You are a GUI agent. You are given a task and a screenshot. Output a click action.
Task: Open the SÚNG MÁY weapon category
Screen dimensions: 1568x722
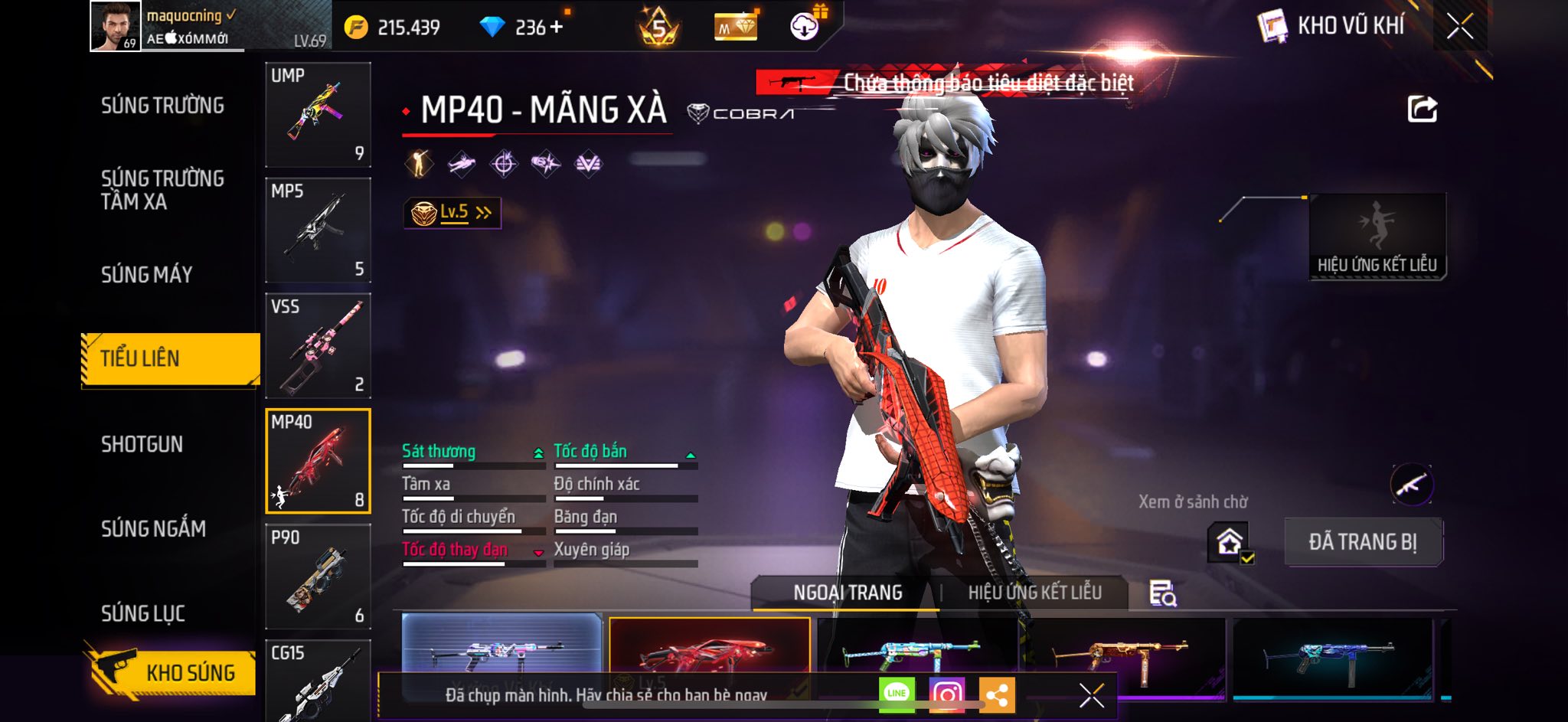point(146,274)
